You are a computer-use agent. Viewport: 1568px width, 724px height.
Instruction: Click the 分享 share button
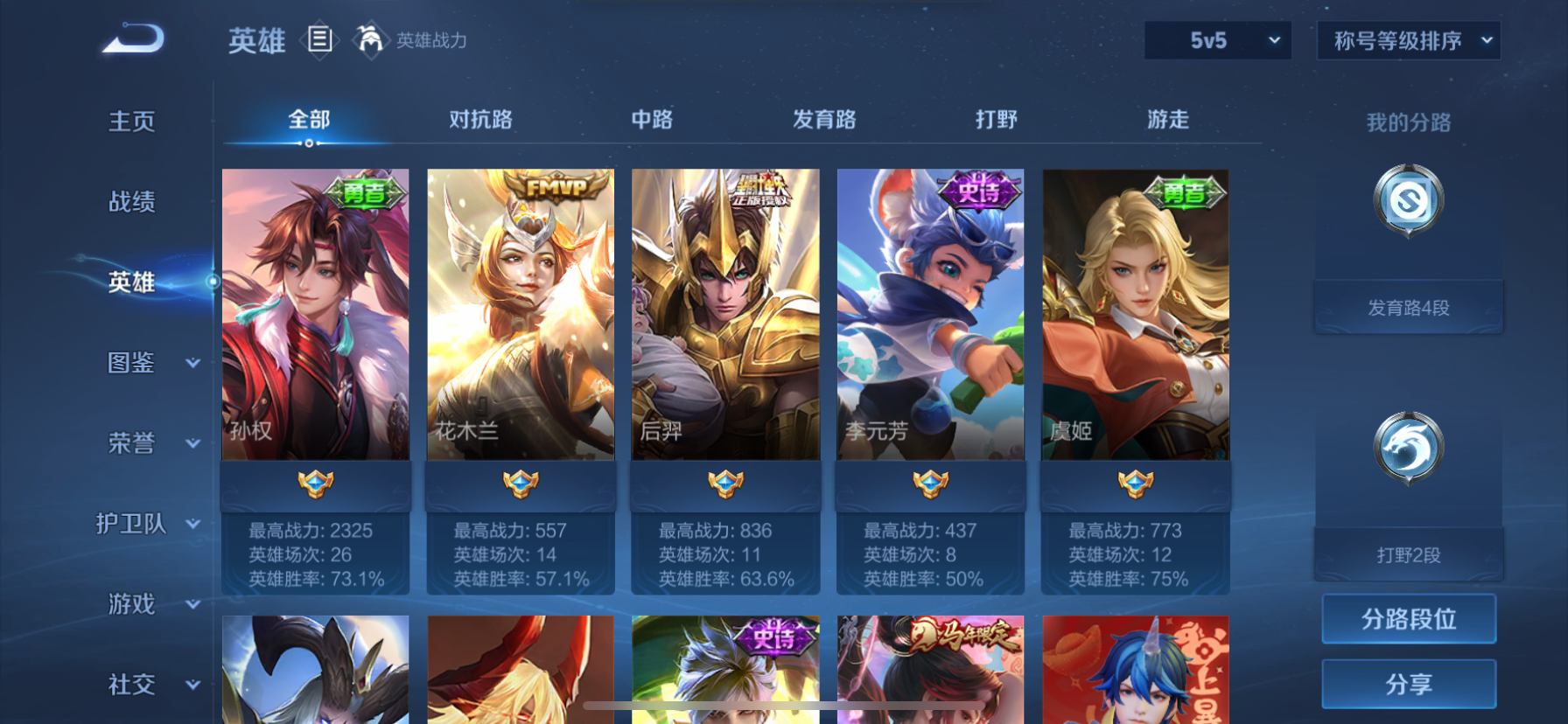pyautogui.click(x=1408, y=684)
